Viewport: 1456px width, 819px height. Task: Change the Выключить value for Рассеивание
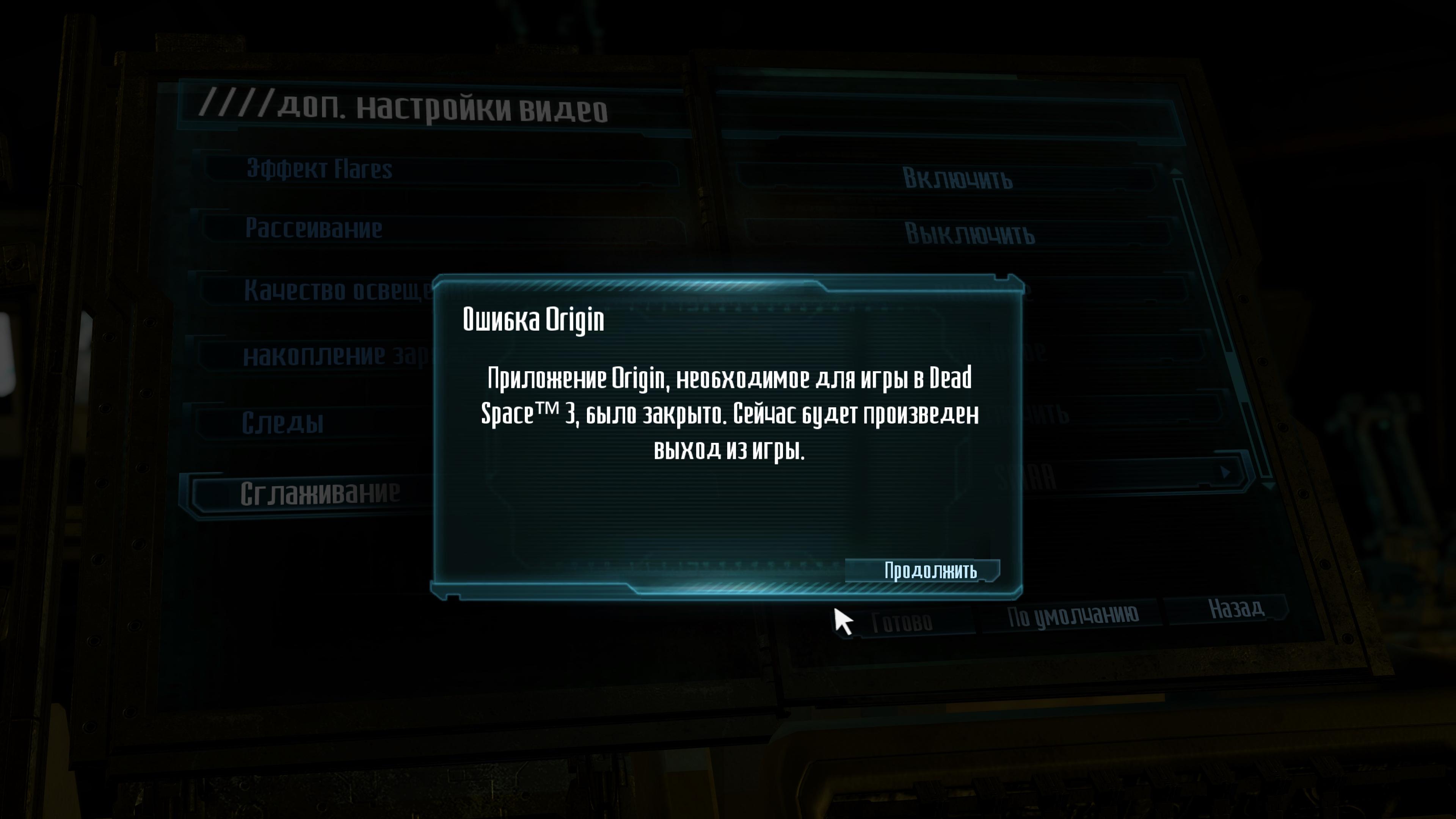[x=970, y=234]
